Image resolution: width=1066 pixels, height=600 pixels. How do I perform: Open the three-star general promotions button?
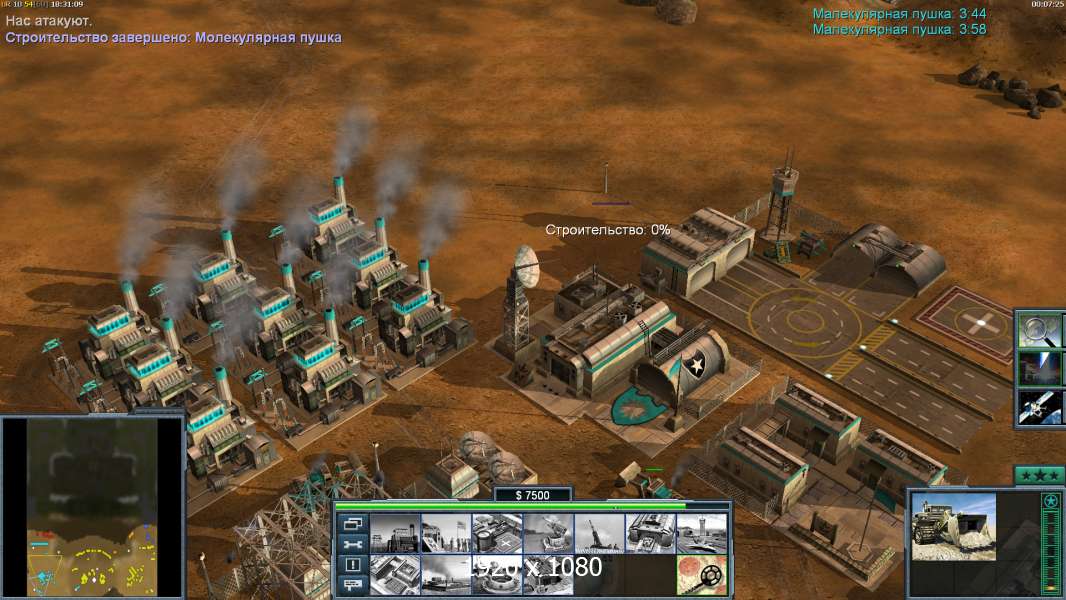(x=1039, y=475)
